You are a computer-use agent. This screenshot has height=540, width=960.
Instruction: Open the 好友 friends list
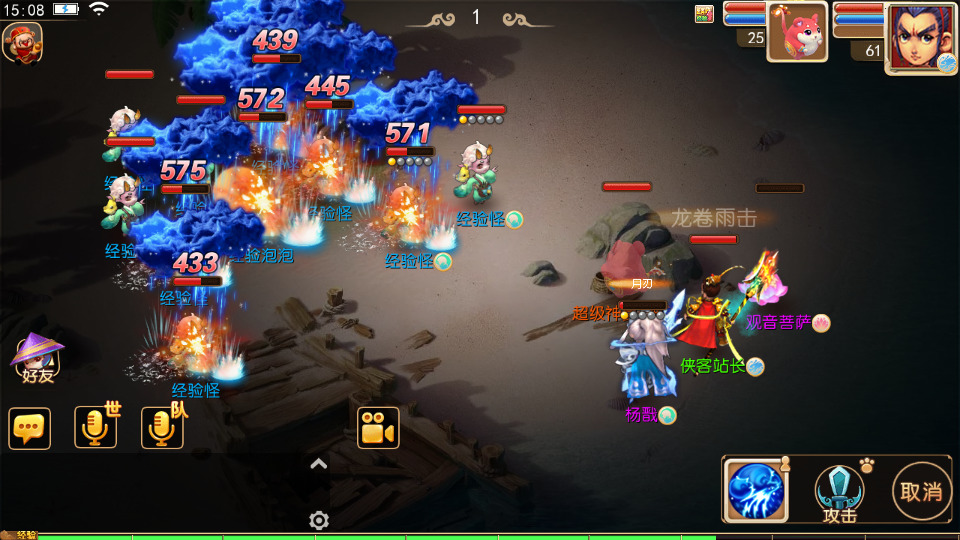tap(38, 358)
